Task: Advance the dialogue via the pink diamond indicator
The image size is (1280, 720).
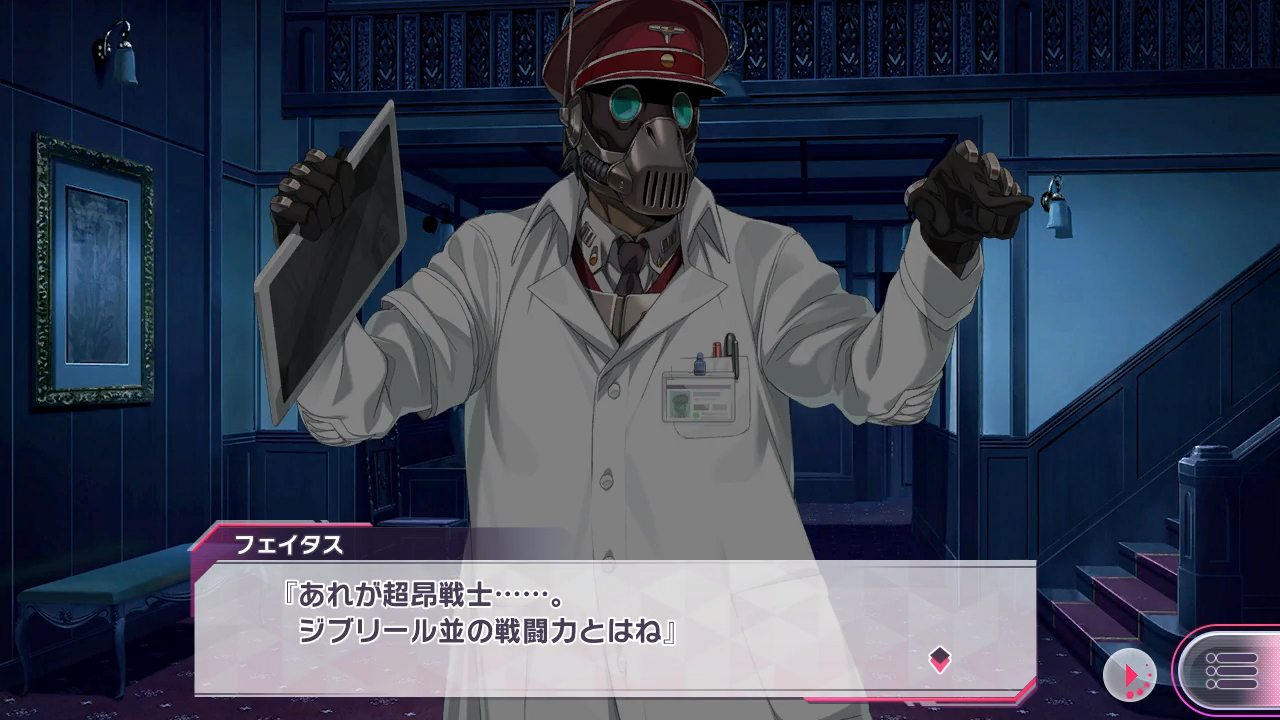Action: click(x=939, y=658)
